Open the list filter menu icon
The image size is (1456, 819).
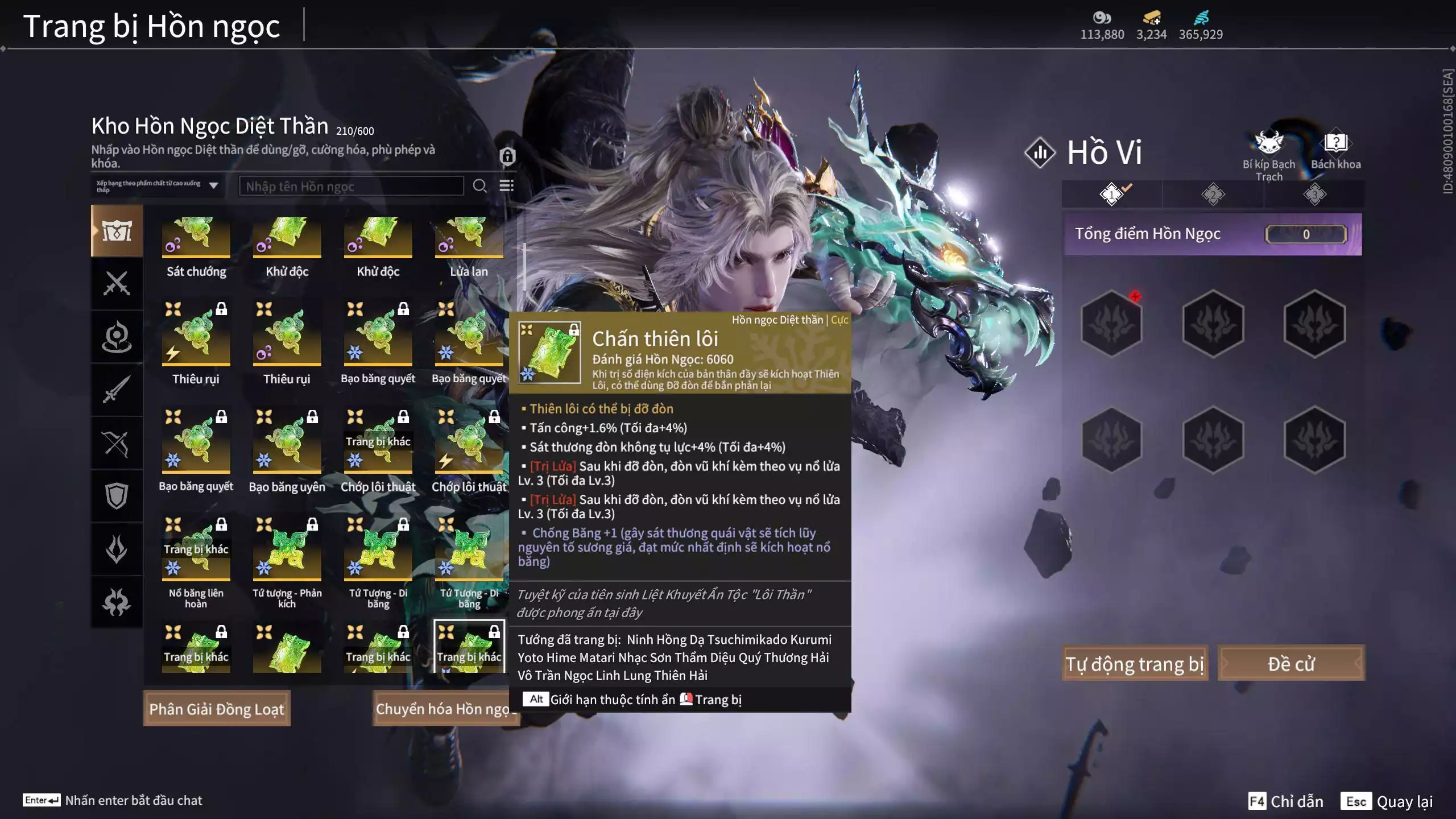pos(506,186)
